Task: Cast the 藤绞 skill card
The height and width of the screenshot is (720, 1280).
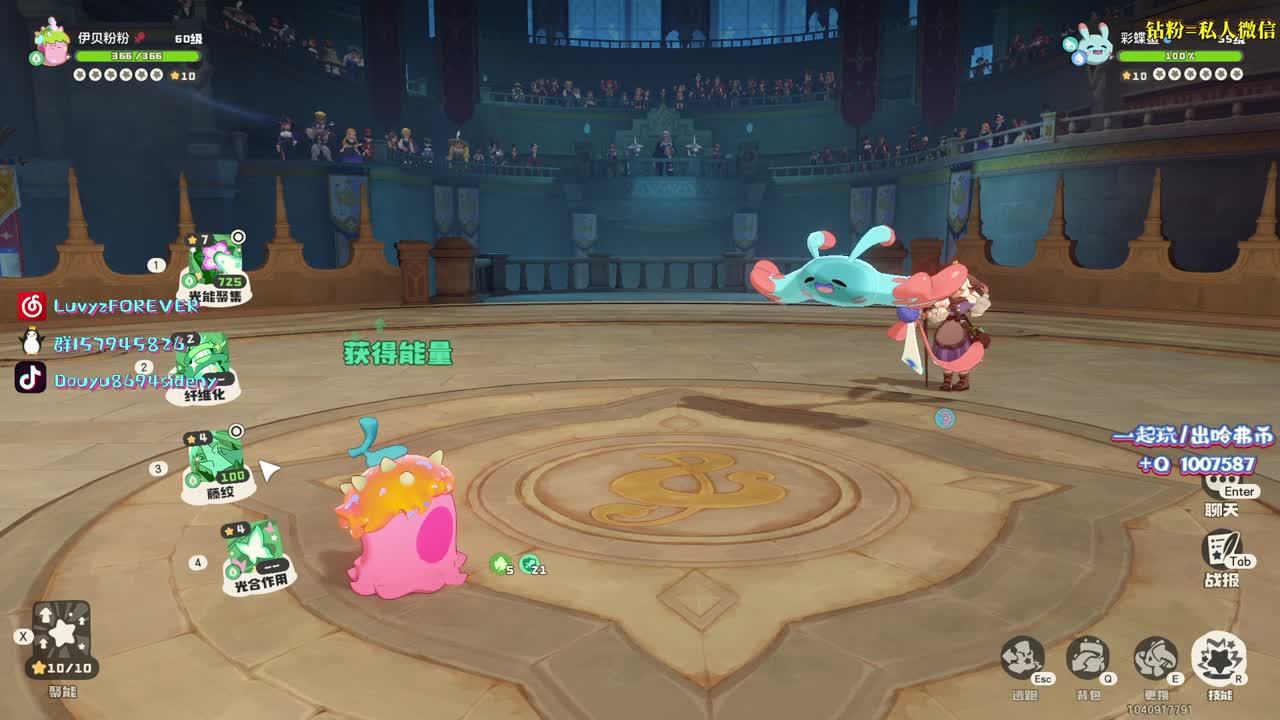Action: (x=217, y=464)
